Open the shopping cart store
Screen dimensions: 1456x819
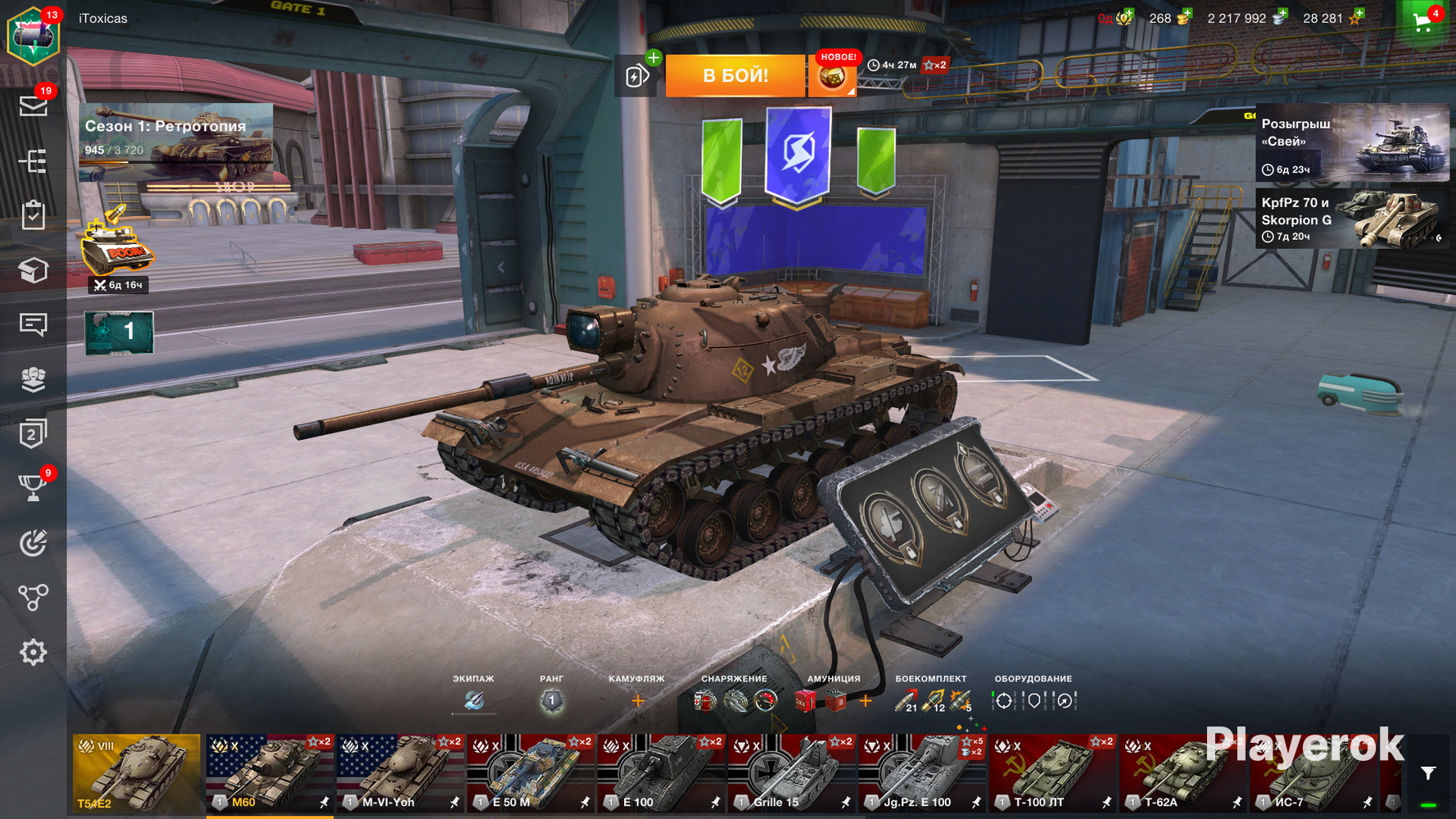1423,23
